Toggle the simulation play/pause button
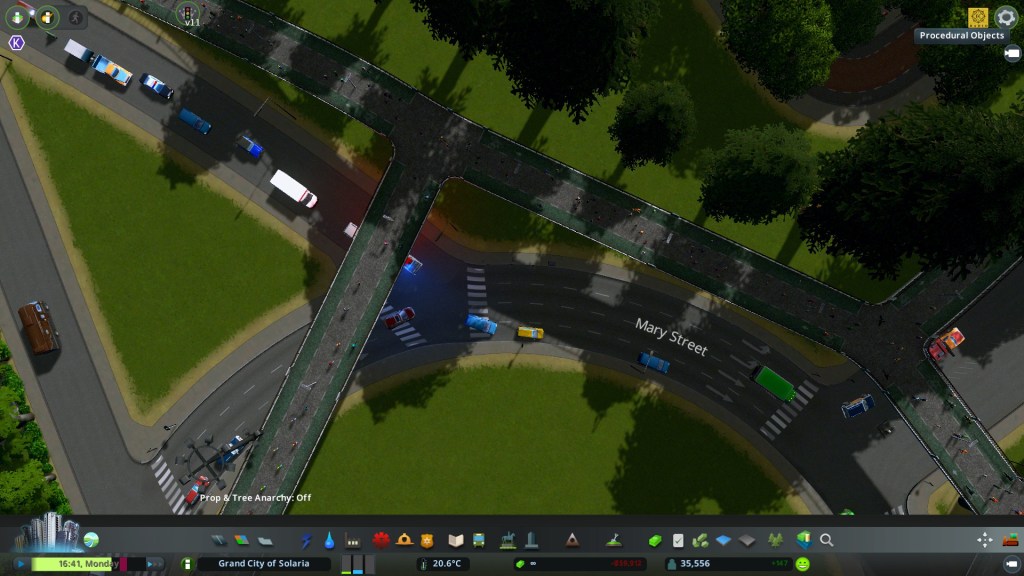1024x576 pixels. 20,564
